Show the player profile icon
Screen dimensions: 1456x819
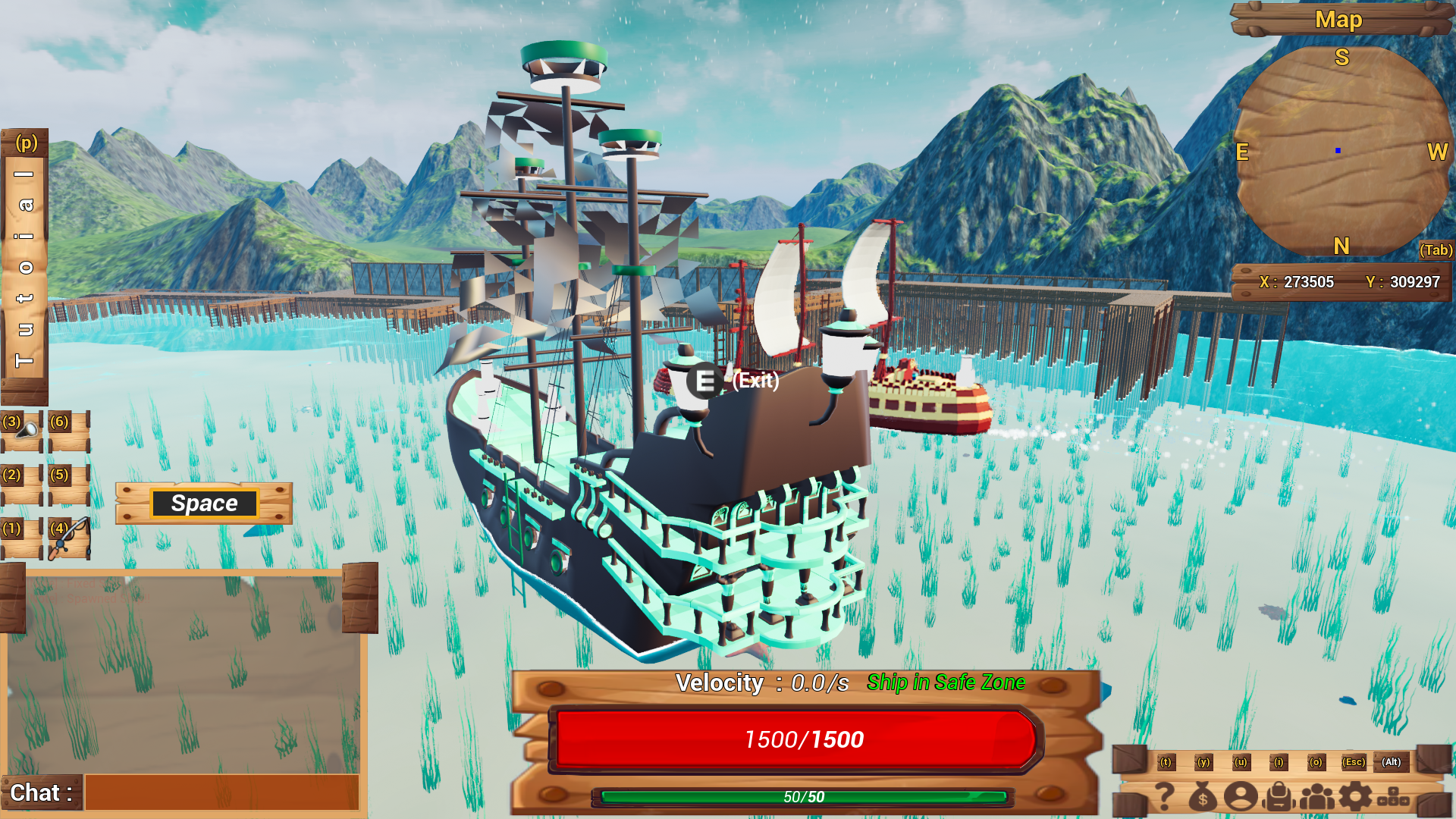(1241, 796)
